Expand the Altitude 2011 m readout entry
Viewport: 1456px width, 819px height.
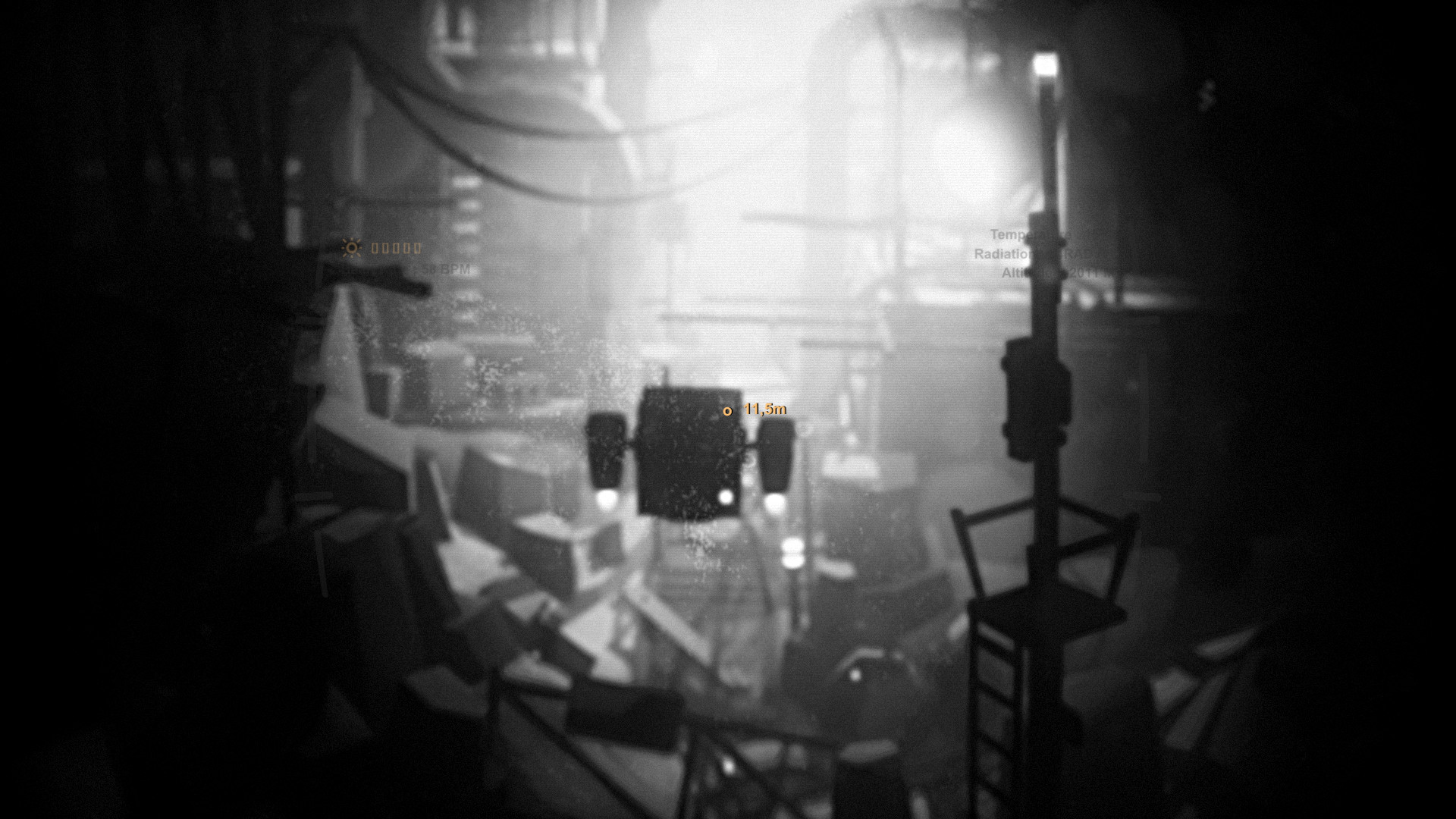pos(1046,273)
